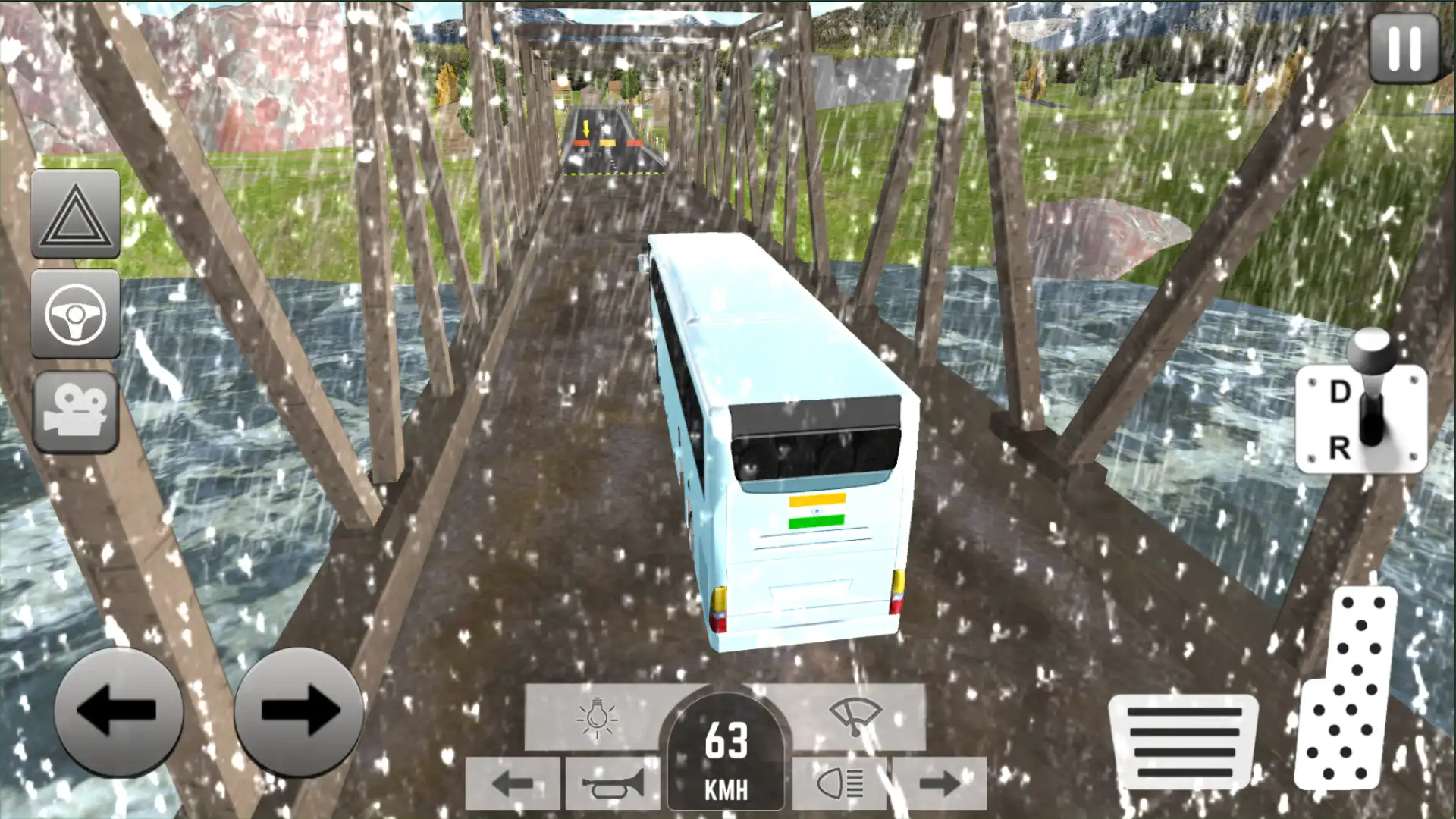This screenshot has height=819, width=1456.
Task: Activate the left turn indicator
Action: point(513,783)
